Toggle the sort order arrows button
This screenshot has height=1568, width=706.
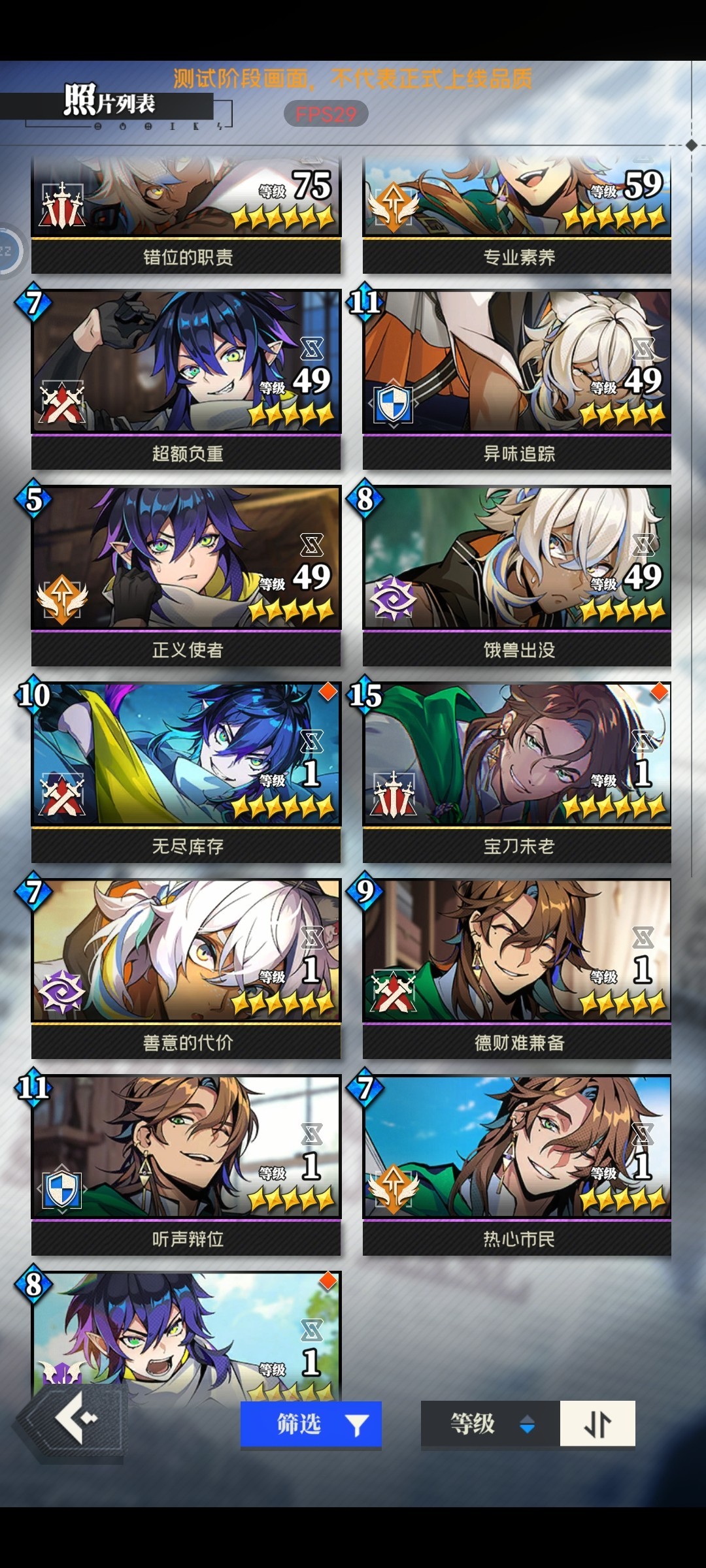pos(597,1424)
